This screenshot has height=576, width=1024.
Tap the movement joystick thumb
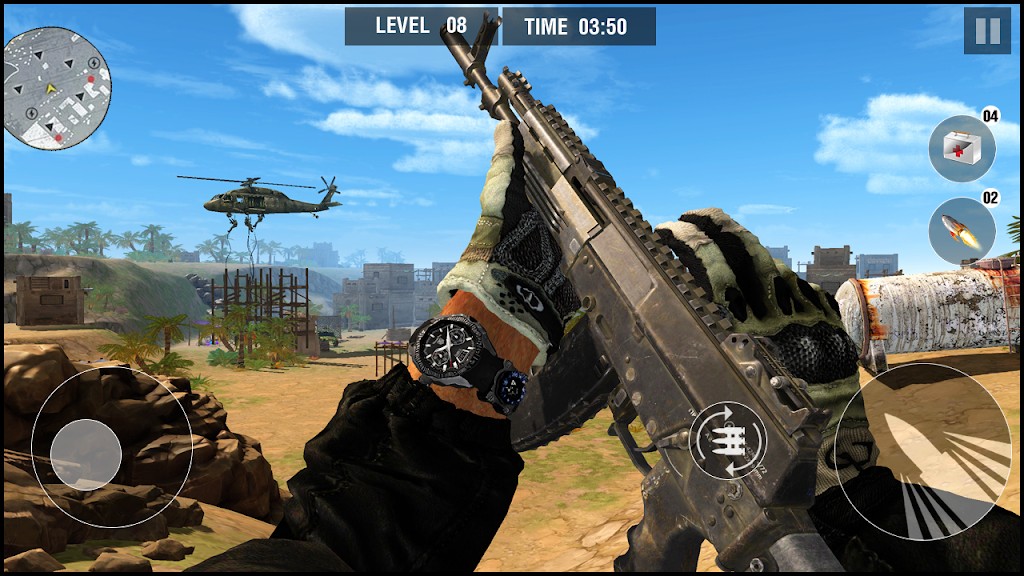pos(86,455)
